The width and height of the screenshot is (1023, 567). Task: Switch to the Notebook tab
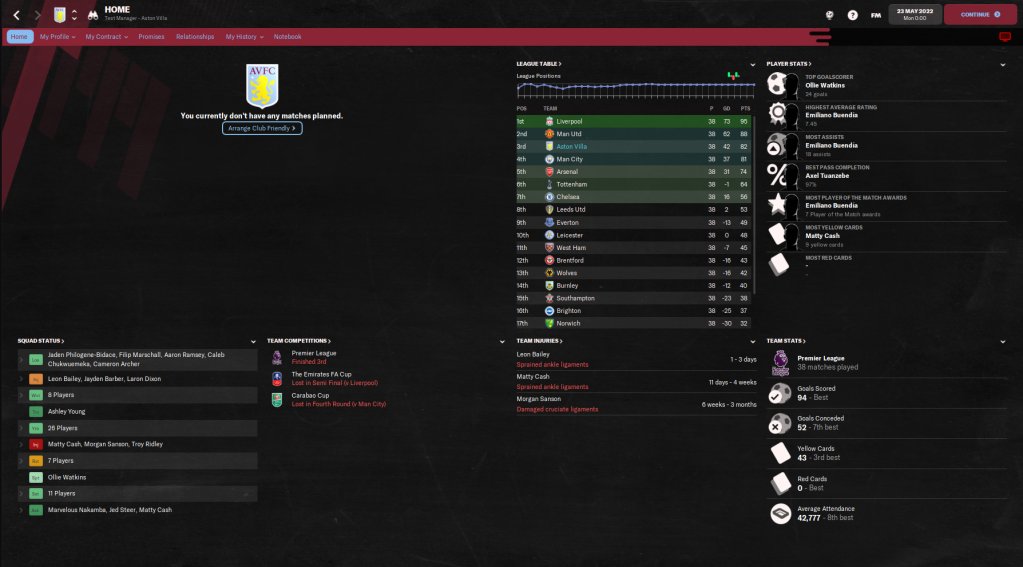(x=288, y=37)
